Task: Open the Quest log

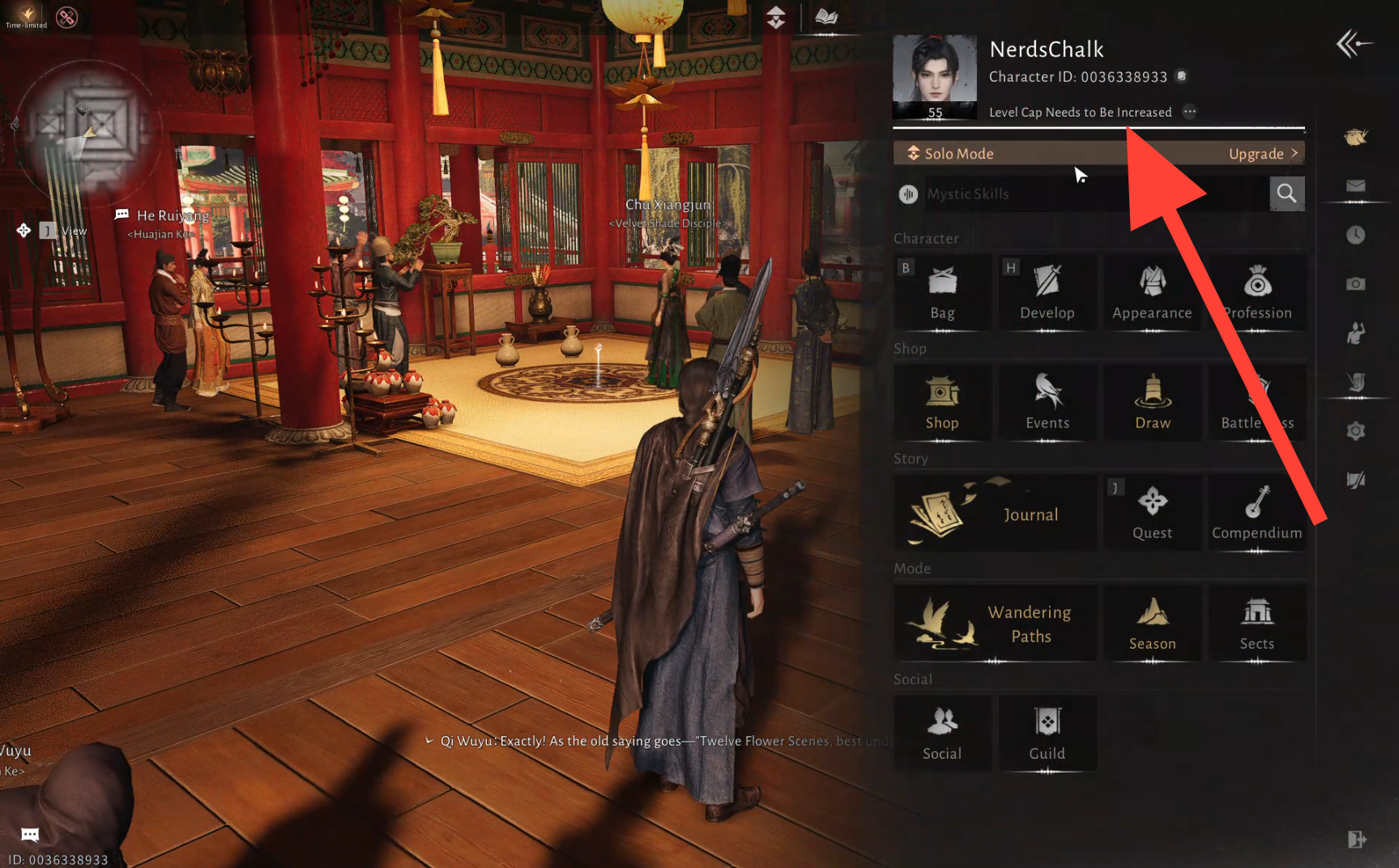Action: click(x=1152, y=513)
